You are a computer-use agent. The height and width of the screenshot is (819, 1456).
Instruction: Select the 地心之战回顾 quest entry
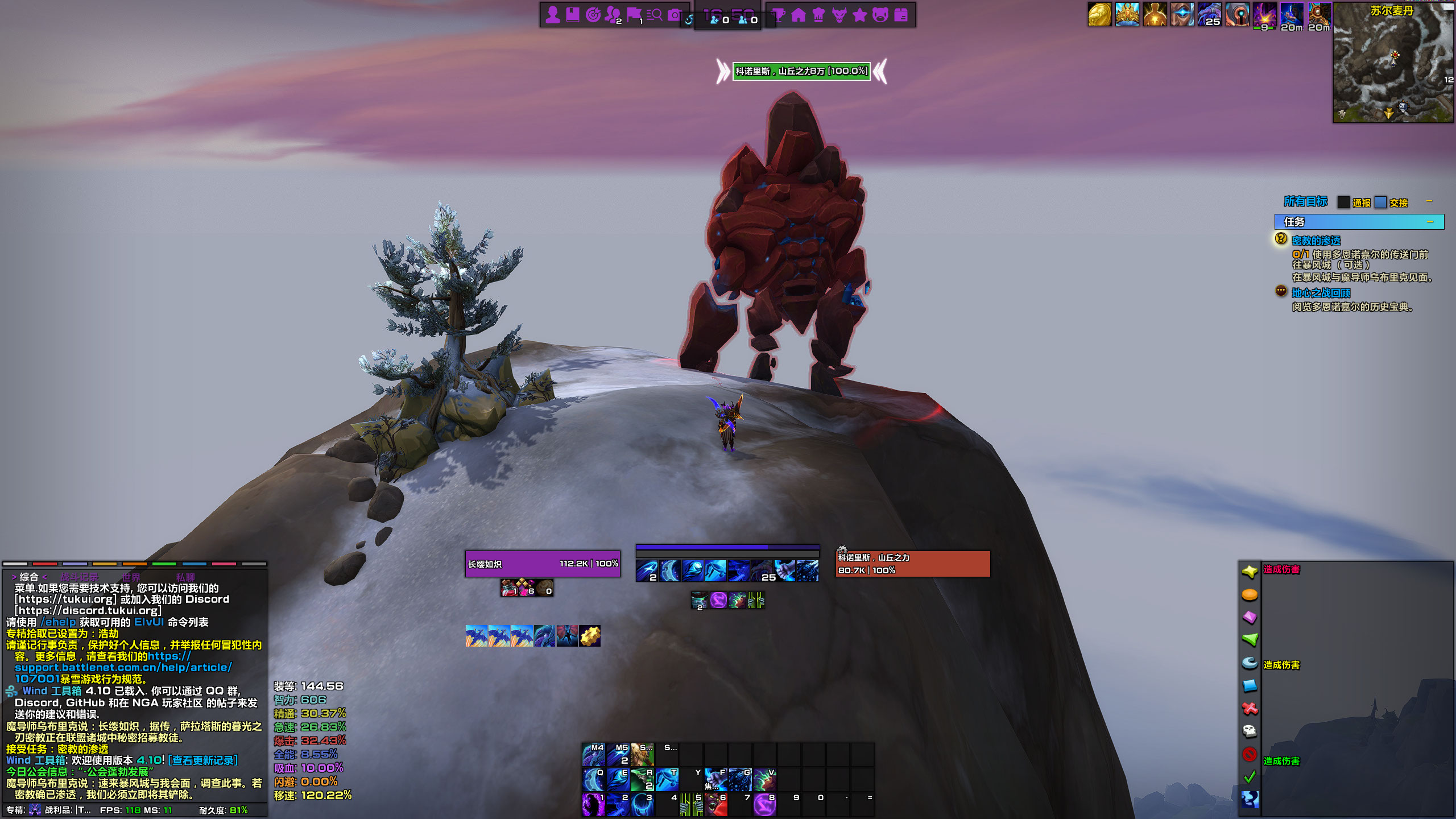point(1321,293)
